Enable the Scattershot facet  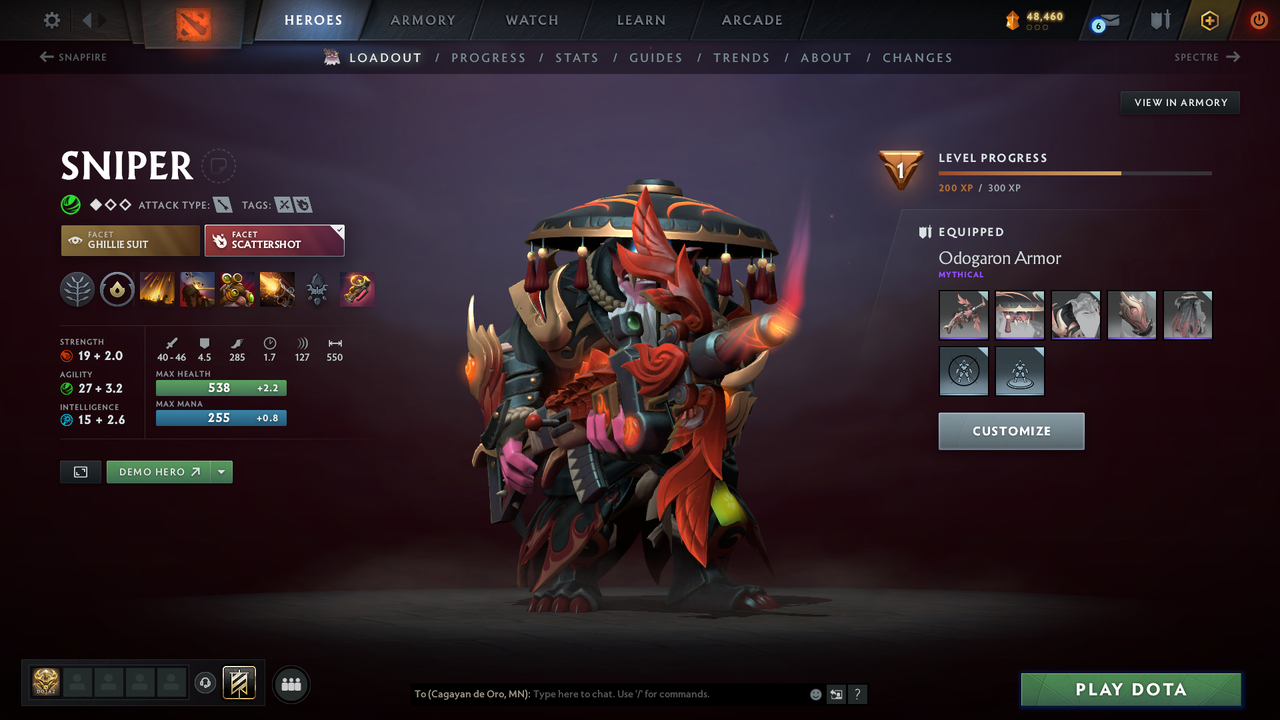point(268,240)
